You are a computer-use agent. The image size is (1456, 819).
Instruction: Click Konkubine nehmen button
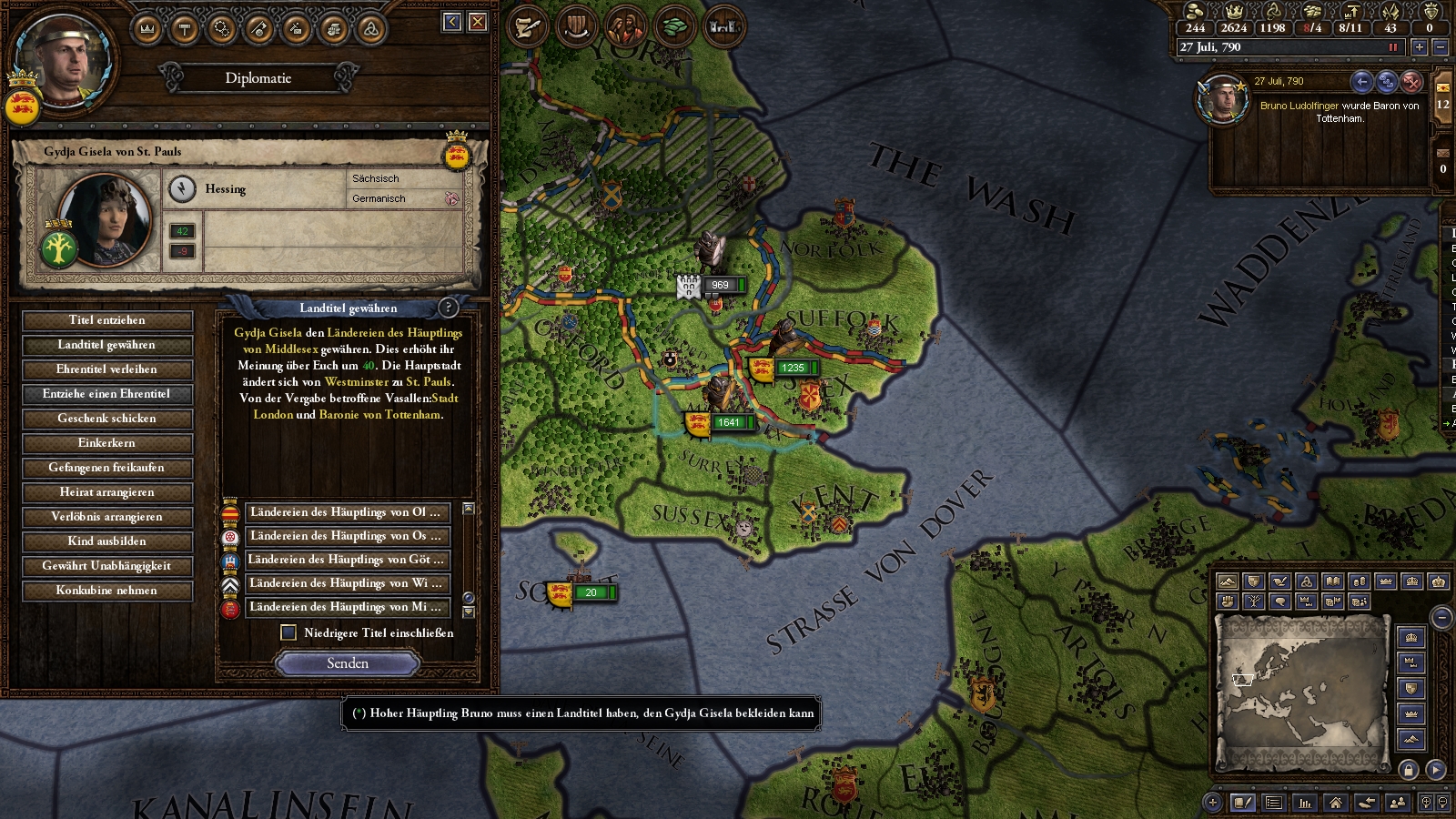click(x=106, y=591)
